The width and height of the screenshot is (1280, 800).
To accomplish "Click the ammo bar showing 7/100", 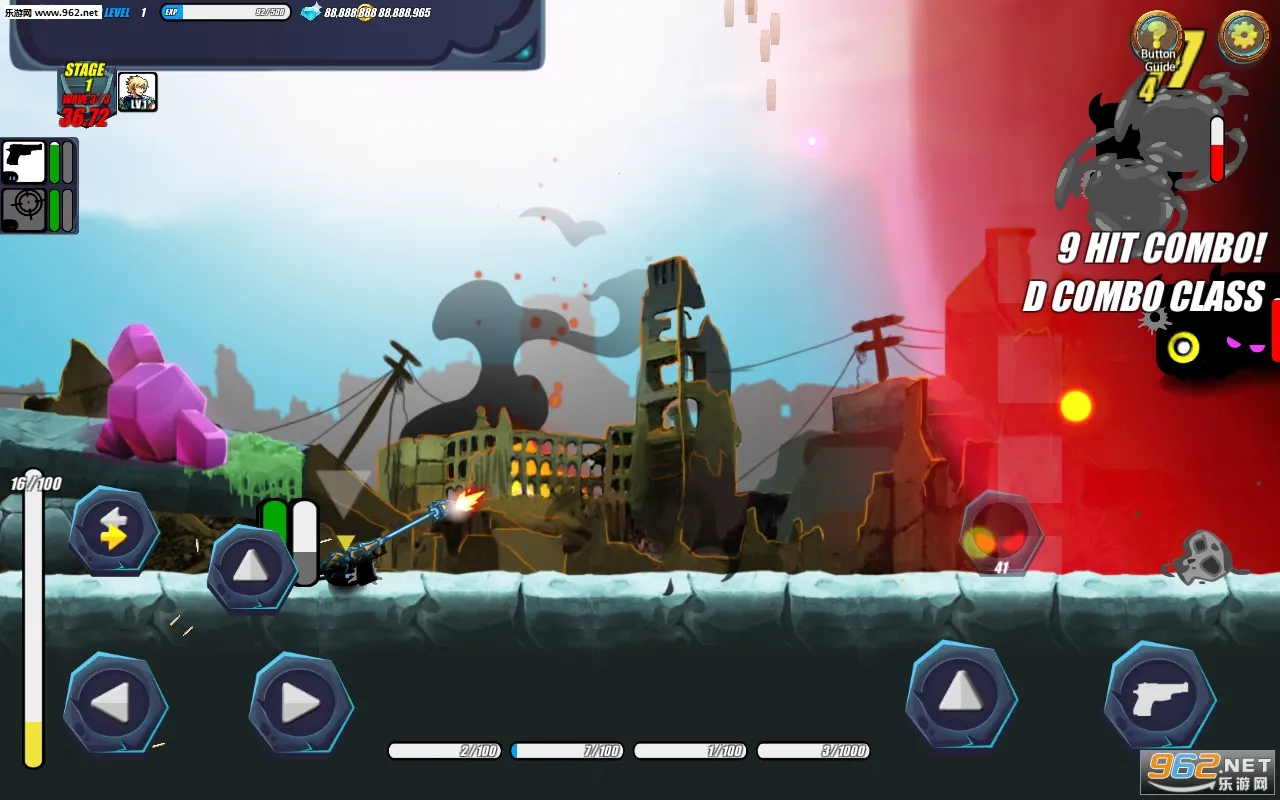I will click(568, 750).
